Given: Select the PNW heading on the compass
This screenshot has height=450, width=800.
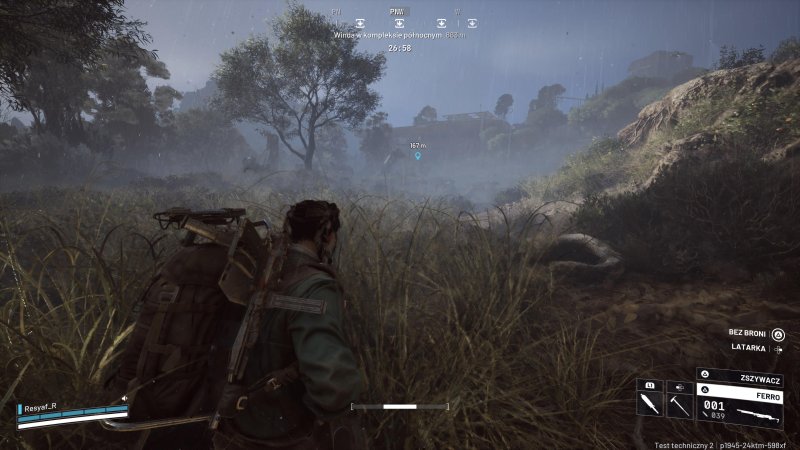Looking at the screenshot, I should (398, 12).
